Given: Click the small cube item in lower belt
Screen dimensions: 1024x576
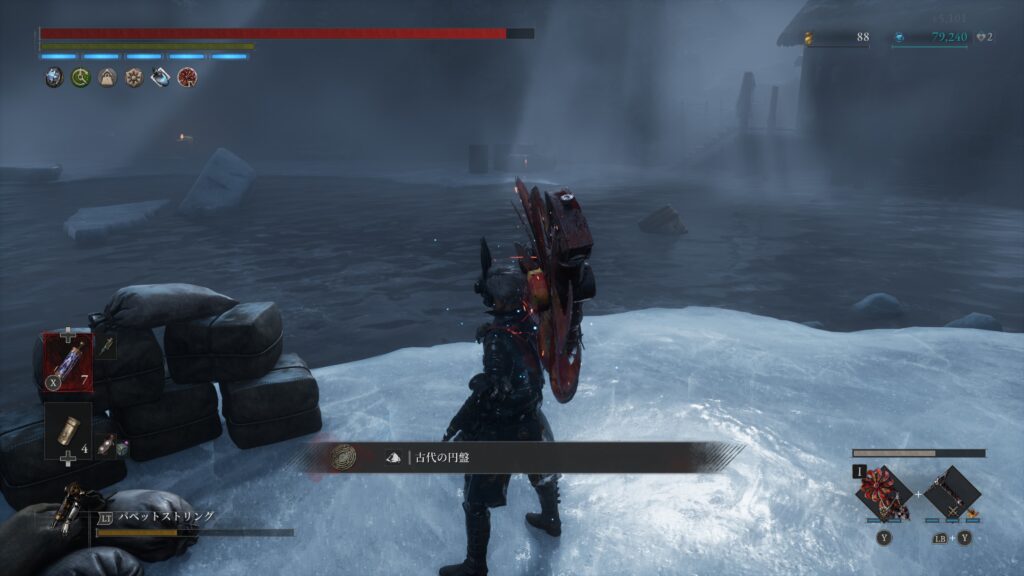Looking at the screenshot, I should point(121,449).
